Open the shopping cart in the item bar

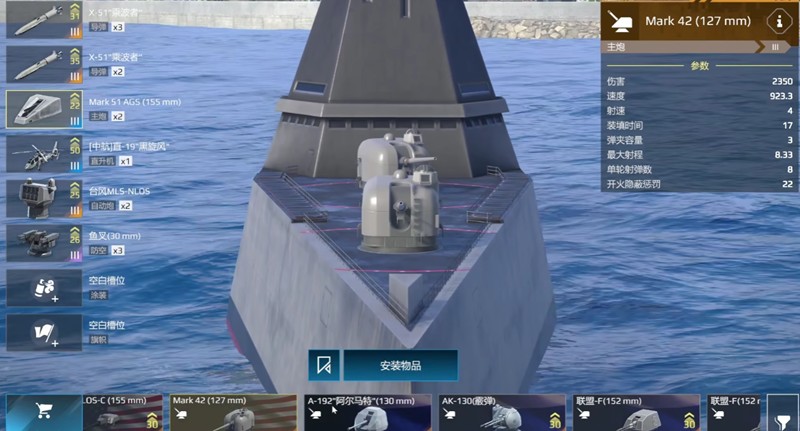tap(44, 411)
